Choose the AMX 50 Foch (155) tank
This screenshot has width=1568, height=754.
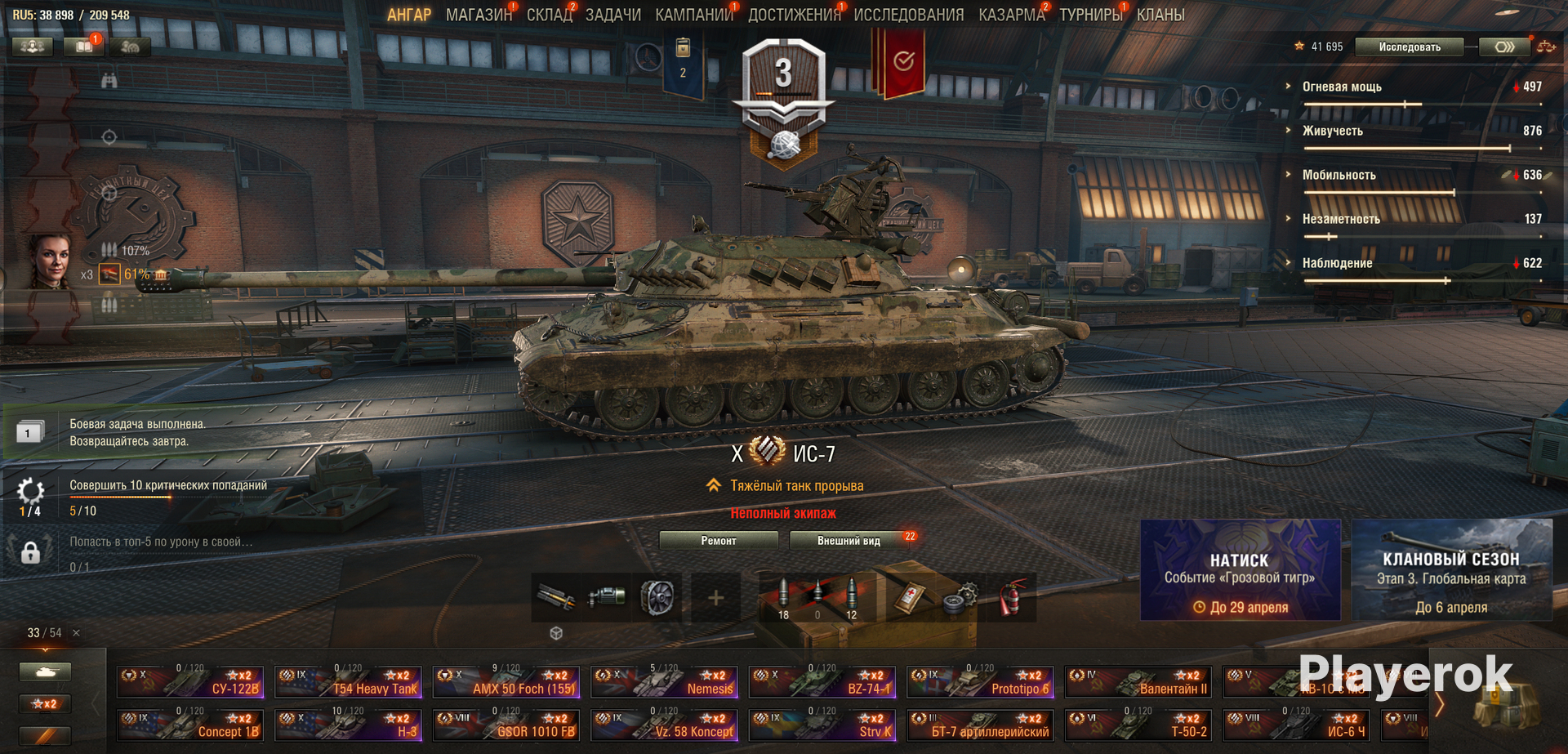tap(506, 682)
